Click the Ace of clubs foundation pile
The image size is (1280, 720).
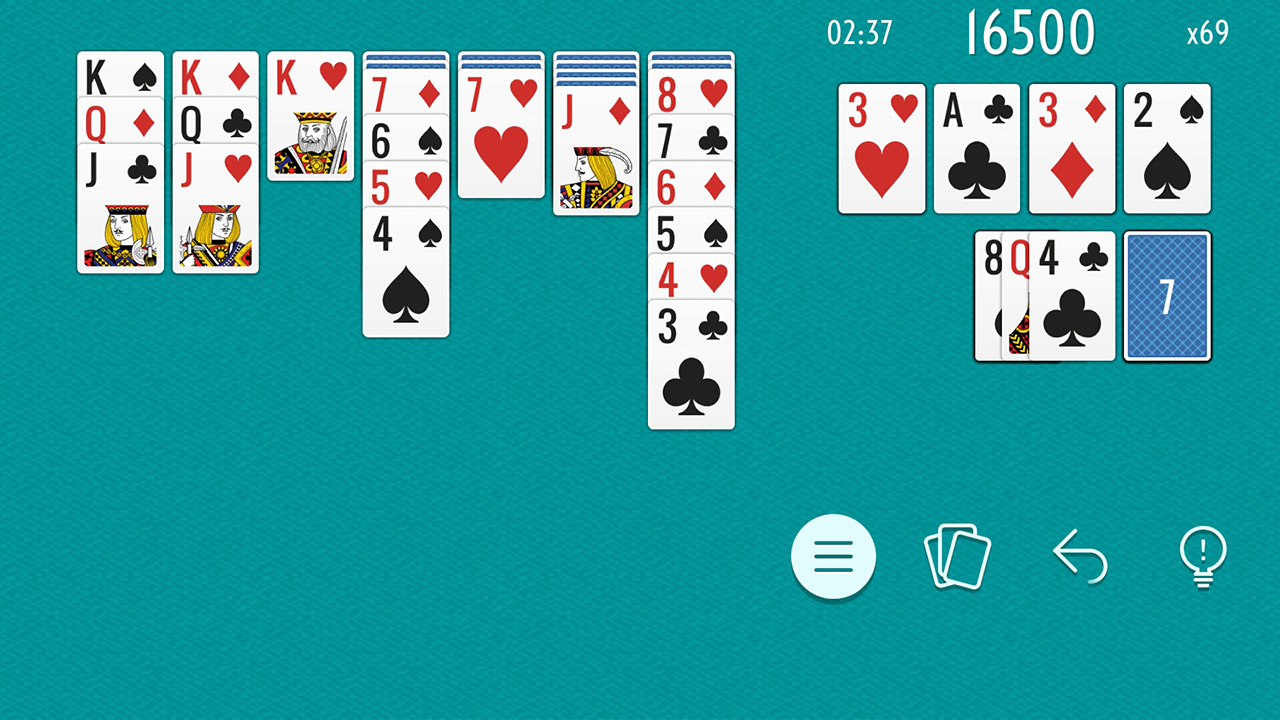tap(977, 148)
